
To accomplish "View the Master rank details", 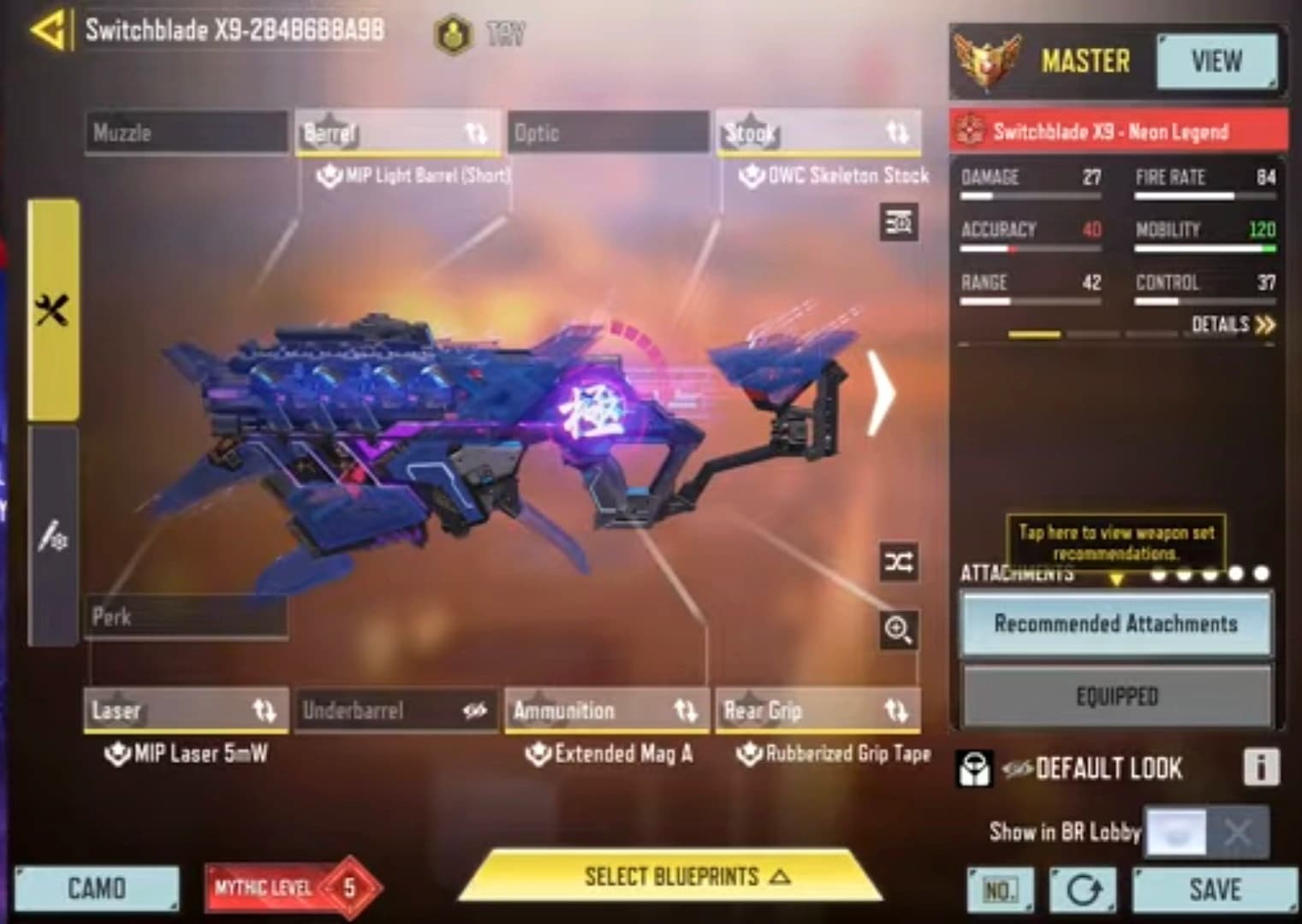I will [x=1216, y=62].
